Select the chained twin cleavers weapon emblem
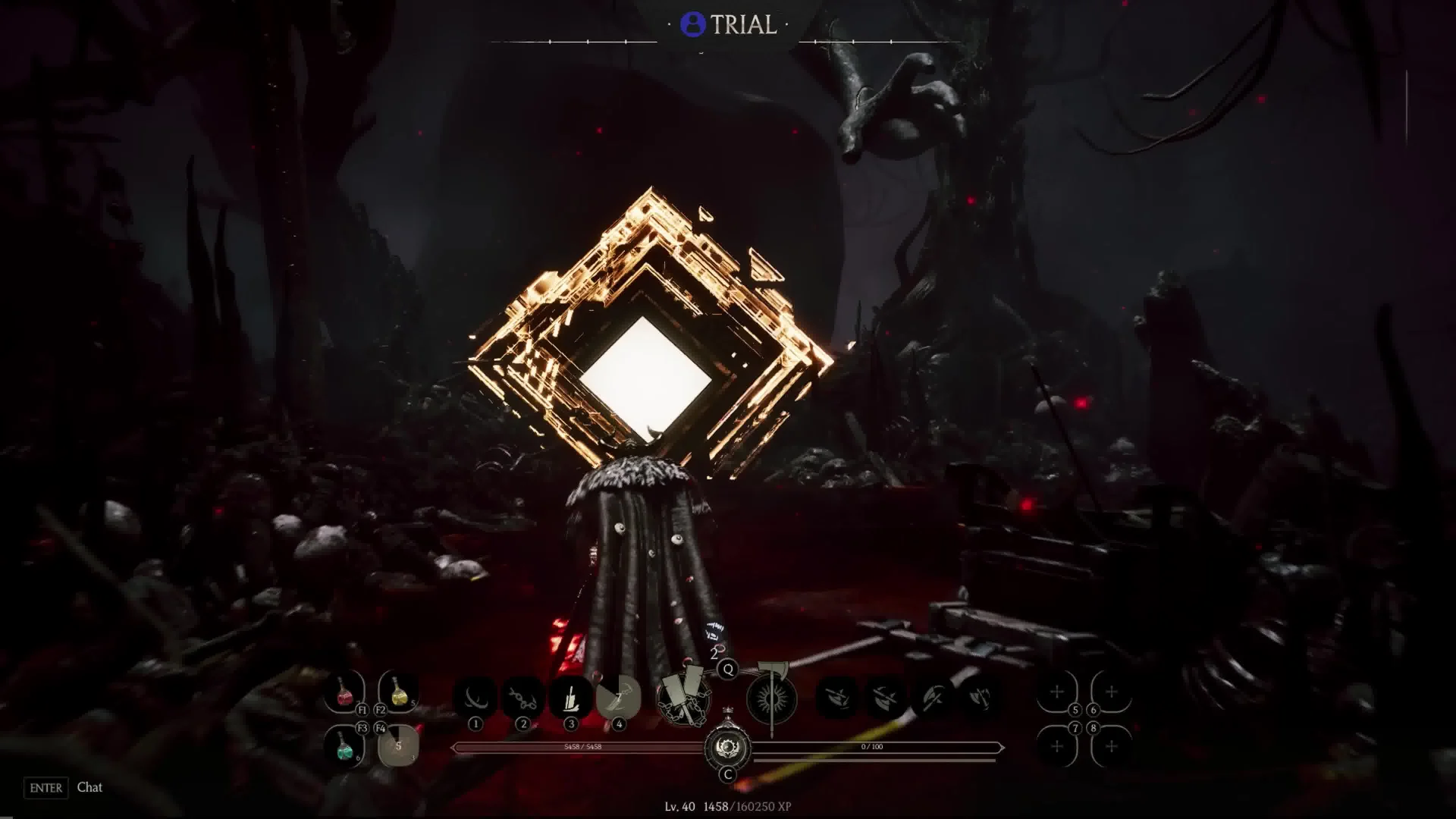 click(x=683, y=697)
